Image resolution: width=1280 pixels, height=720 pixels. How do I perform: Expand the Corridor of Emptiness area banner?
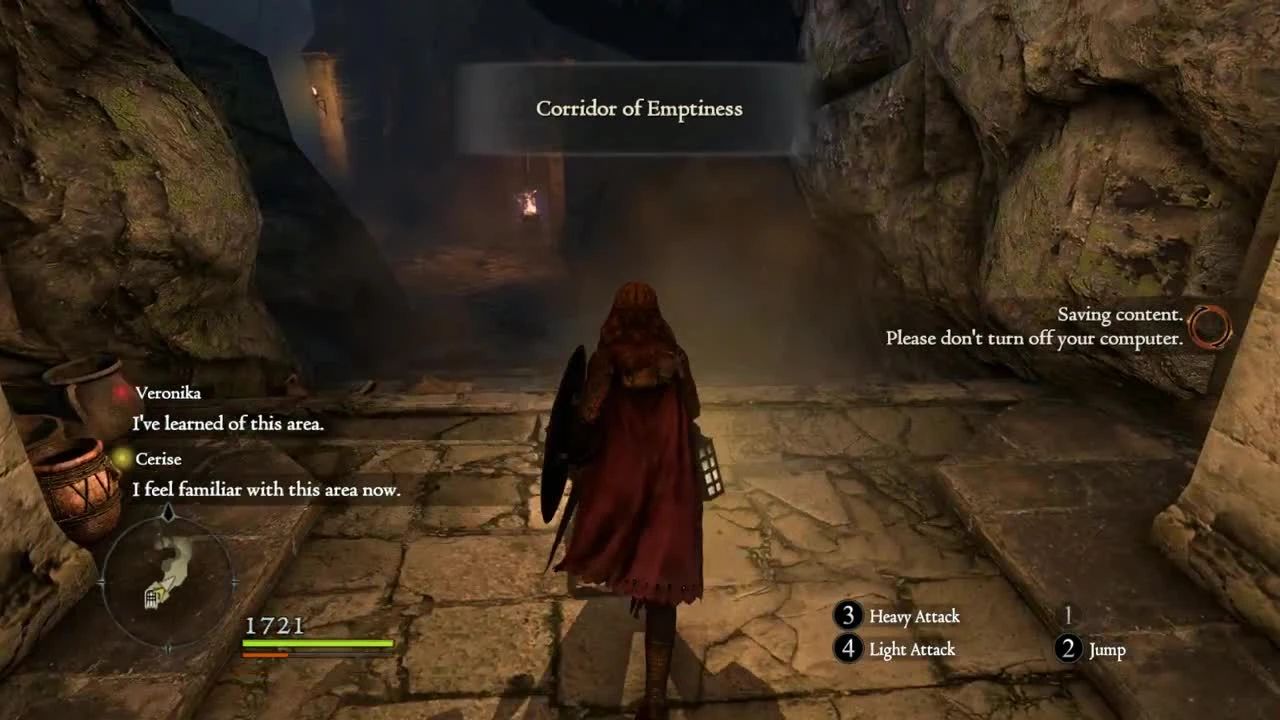640,108
